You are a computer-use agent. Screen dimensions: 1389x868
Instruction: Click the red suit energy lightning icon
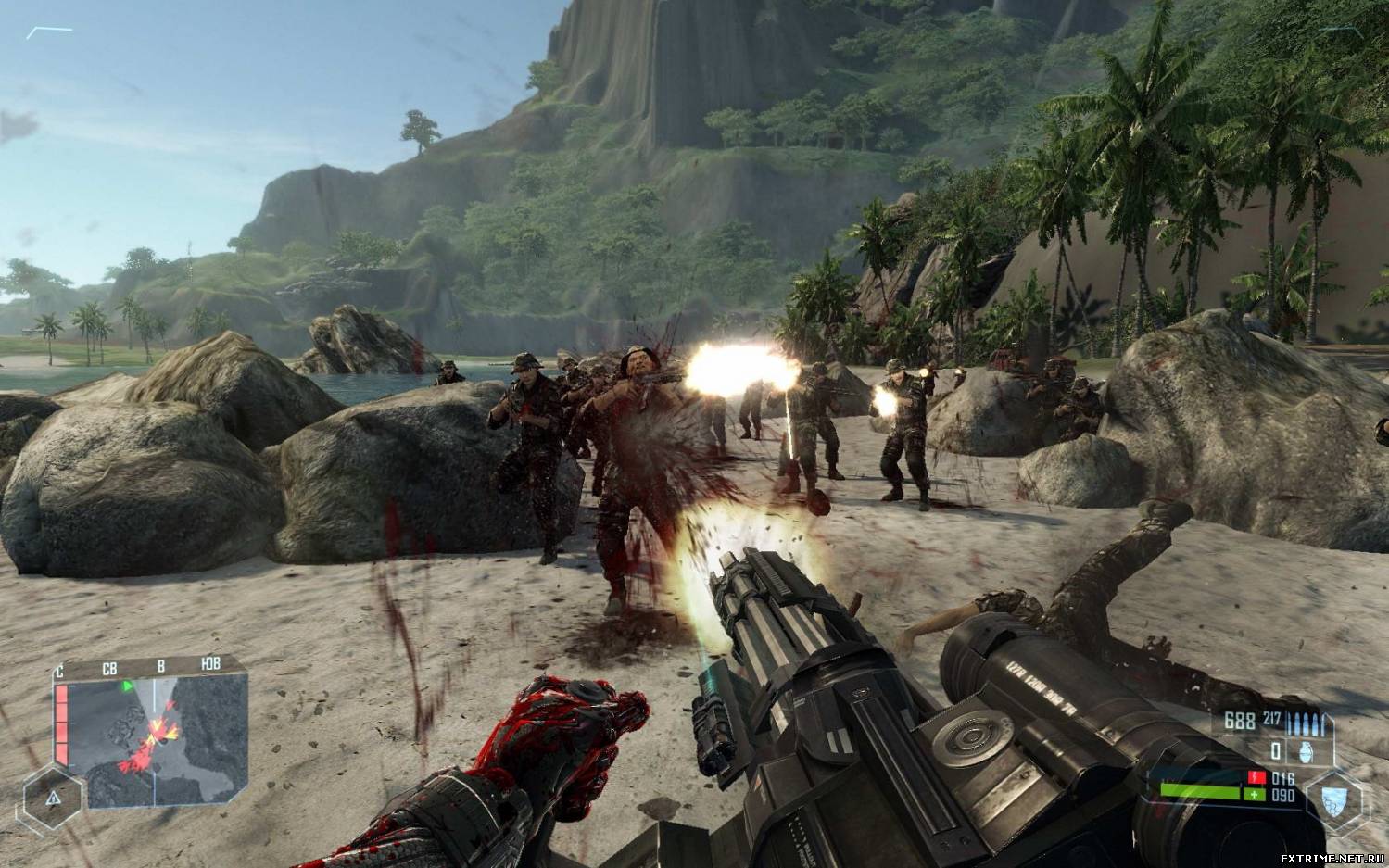1256,777
